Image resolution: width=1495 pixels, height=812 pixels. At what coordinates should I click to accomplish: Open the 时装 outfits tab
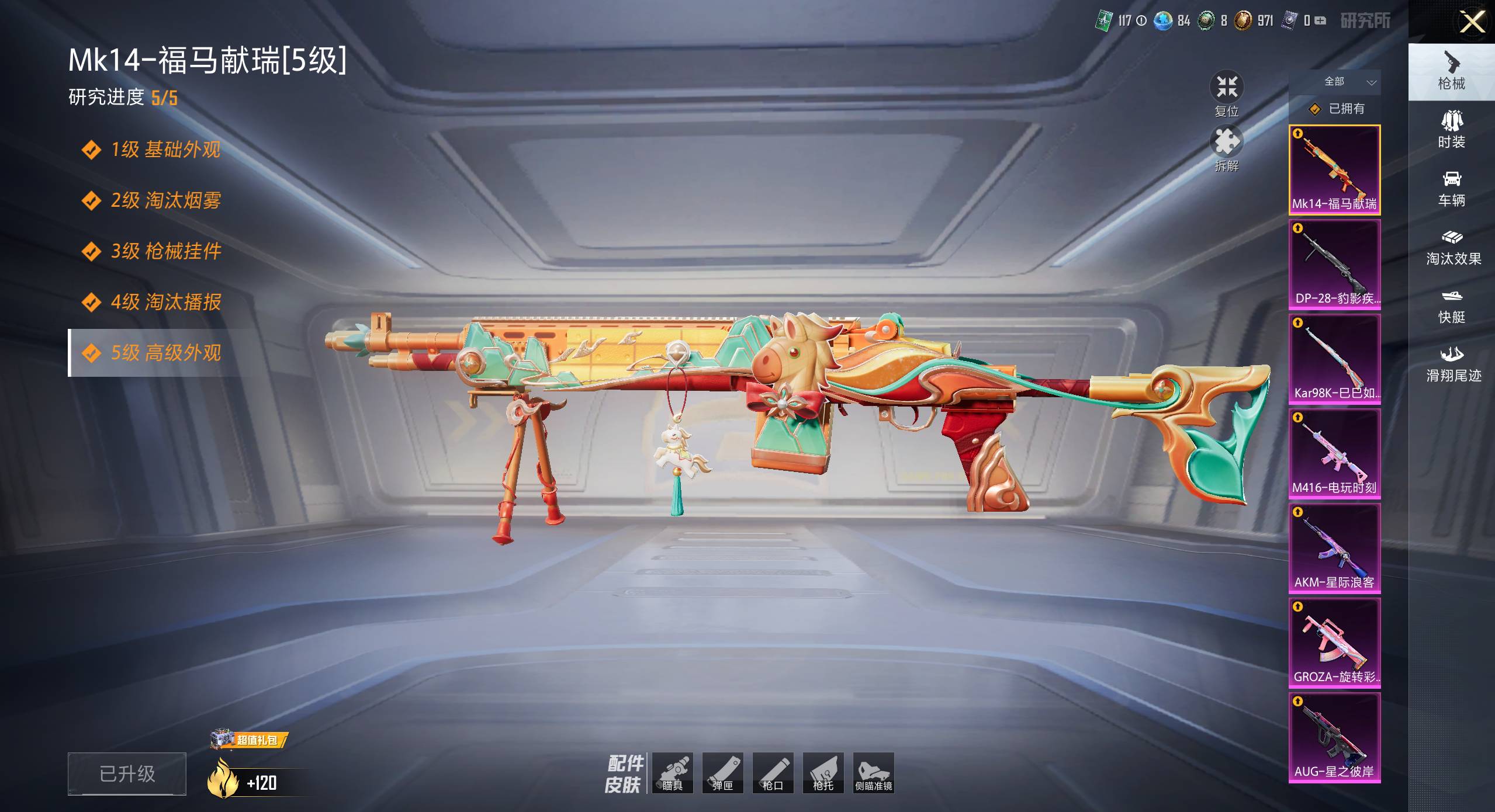1451,130
